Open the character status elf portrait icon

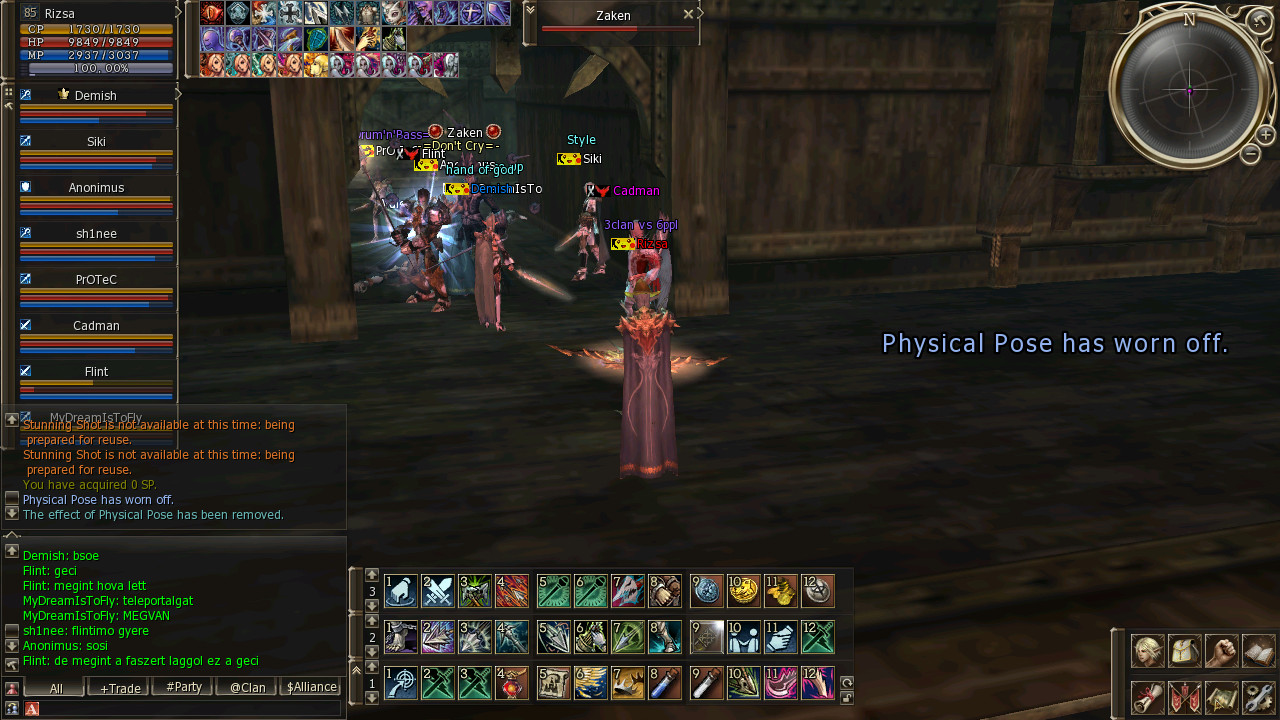(1147, 651)
